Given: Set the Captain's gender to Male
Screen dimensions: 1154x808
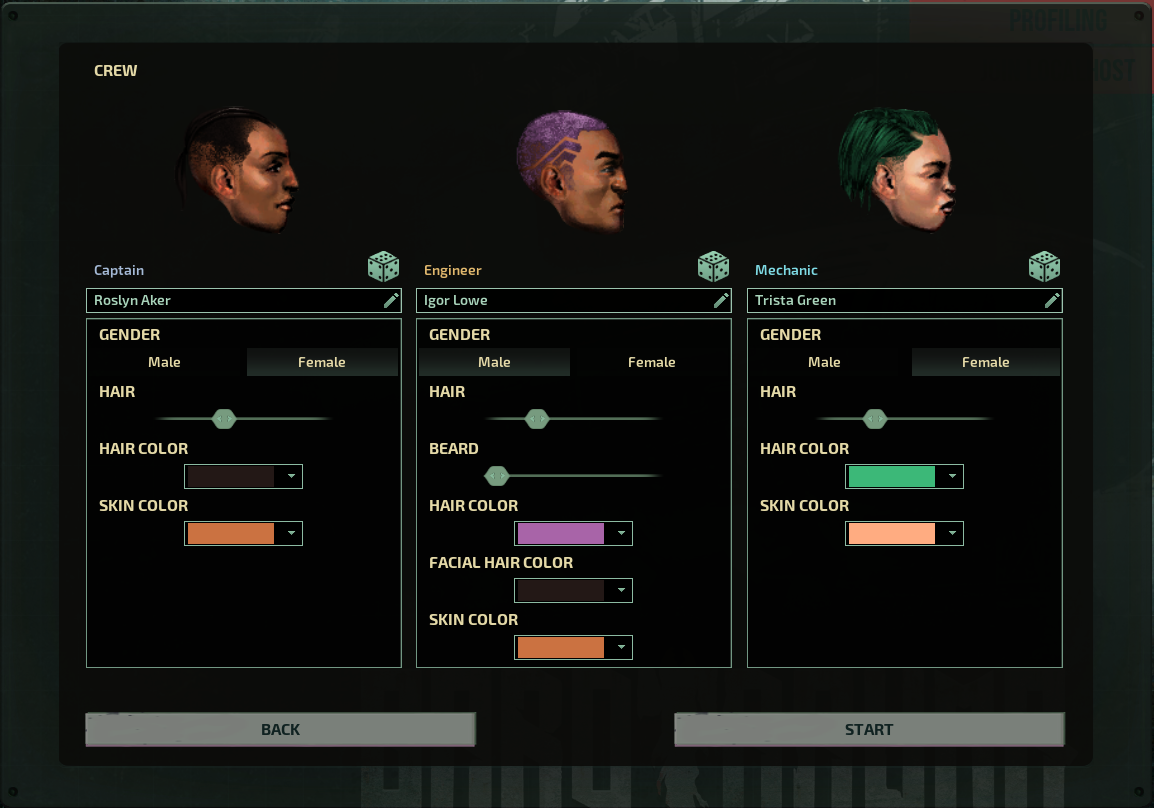Looking at the screenshot, I should 165,362.
